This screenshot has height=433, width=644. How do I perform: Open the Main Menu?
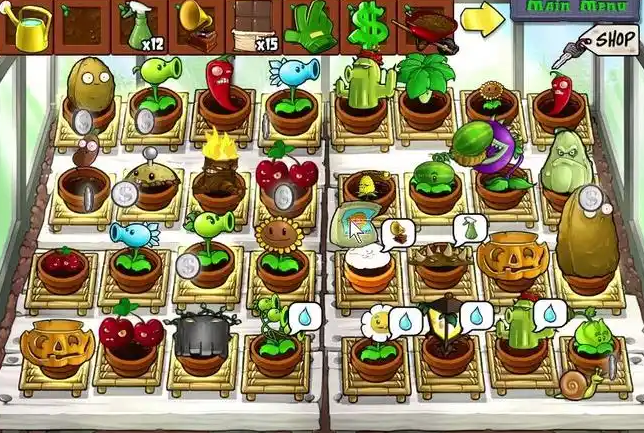[576, 9]
